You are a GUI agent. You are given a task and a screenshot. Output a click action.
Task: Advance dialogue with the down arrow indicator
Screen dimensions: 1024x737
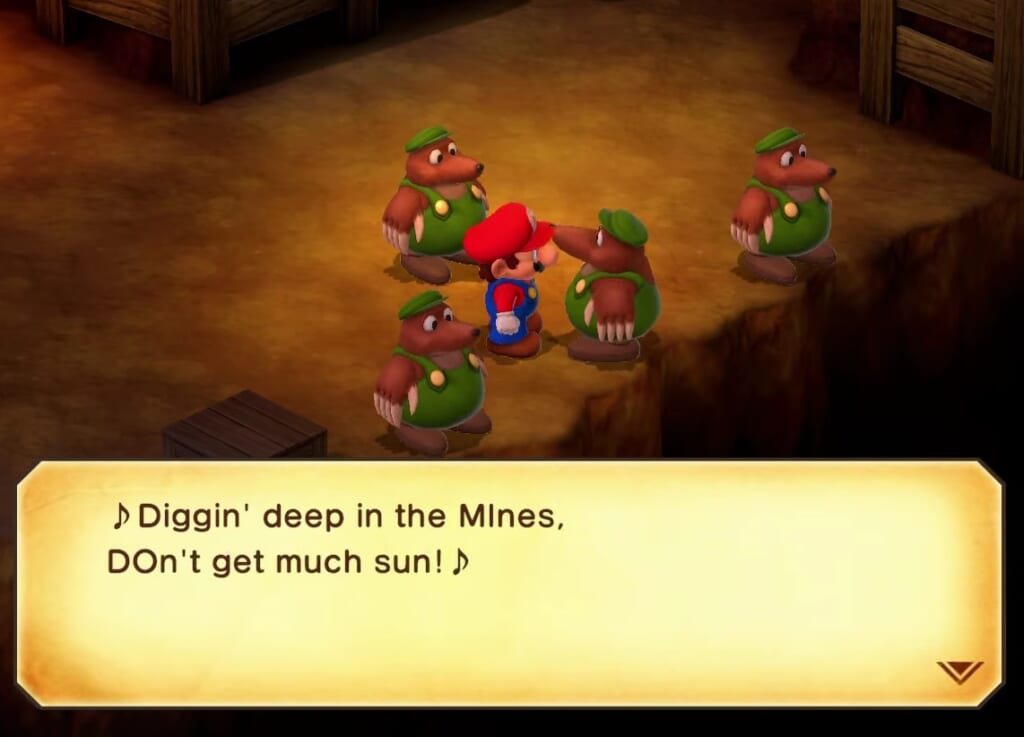pos(959,672)
